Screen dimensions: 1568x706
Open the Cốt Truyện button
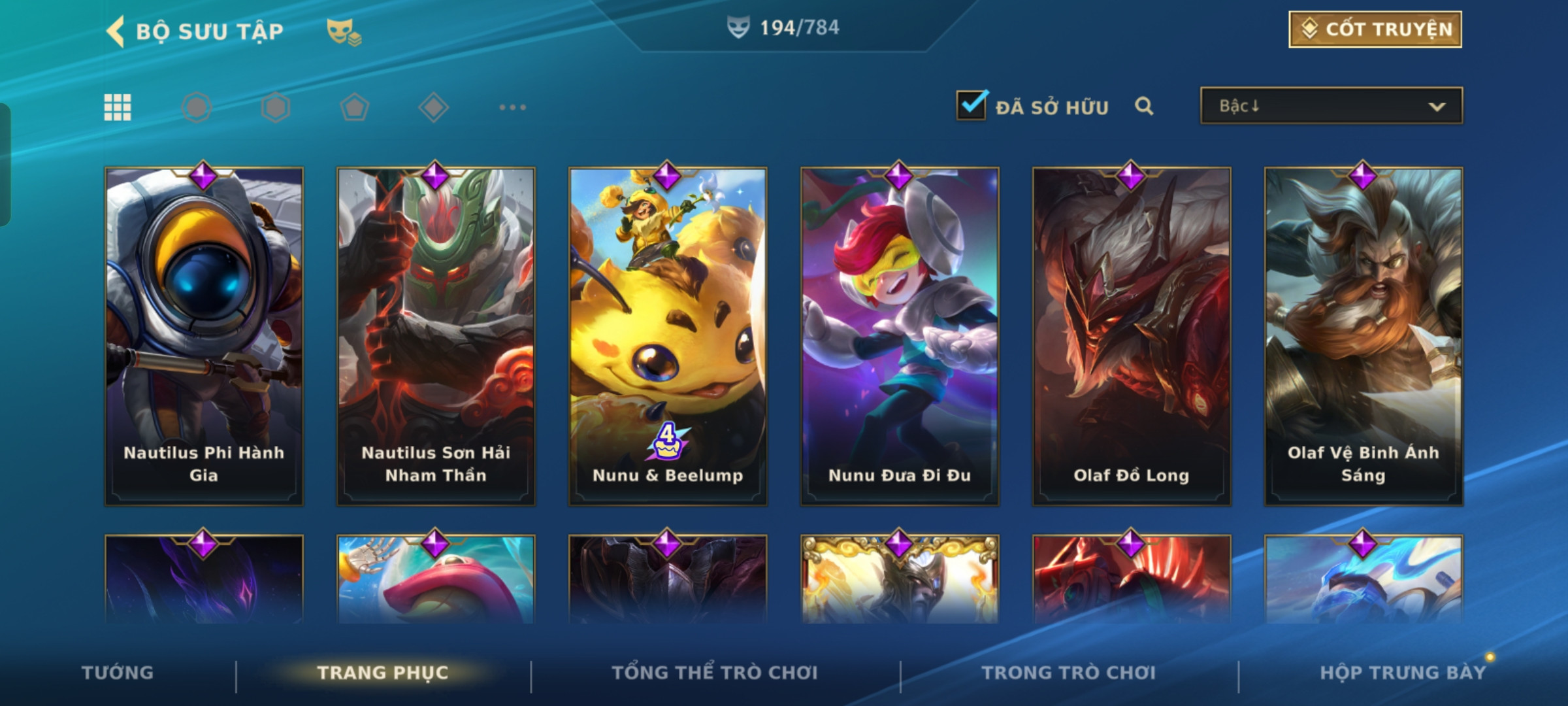click(1375, 29)
